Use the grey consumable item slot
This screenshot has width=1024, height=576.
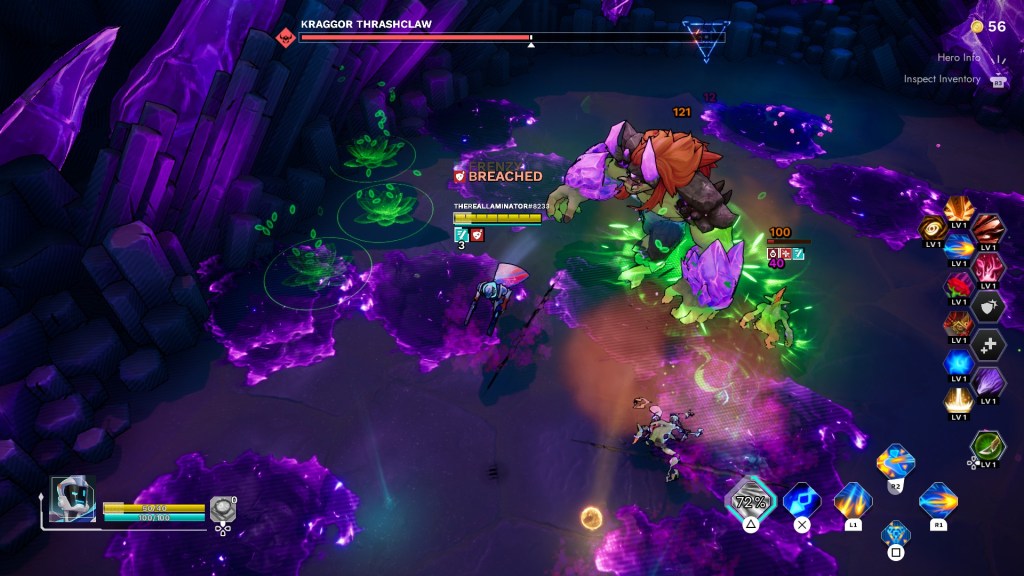tap(222, 510)
